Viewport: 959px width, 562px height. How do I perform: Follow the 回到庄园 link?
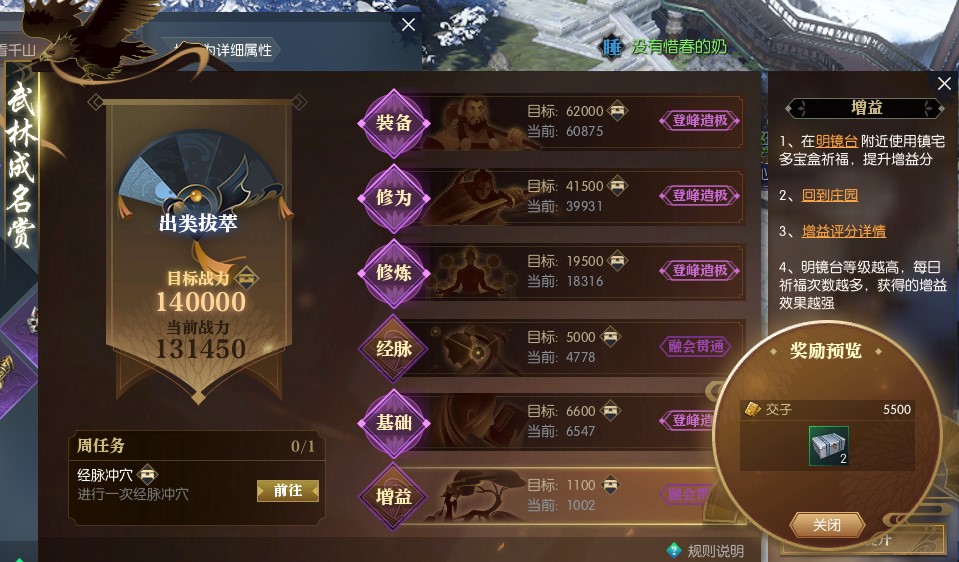click(830, 195)
